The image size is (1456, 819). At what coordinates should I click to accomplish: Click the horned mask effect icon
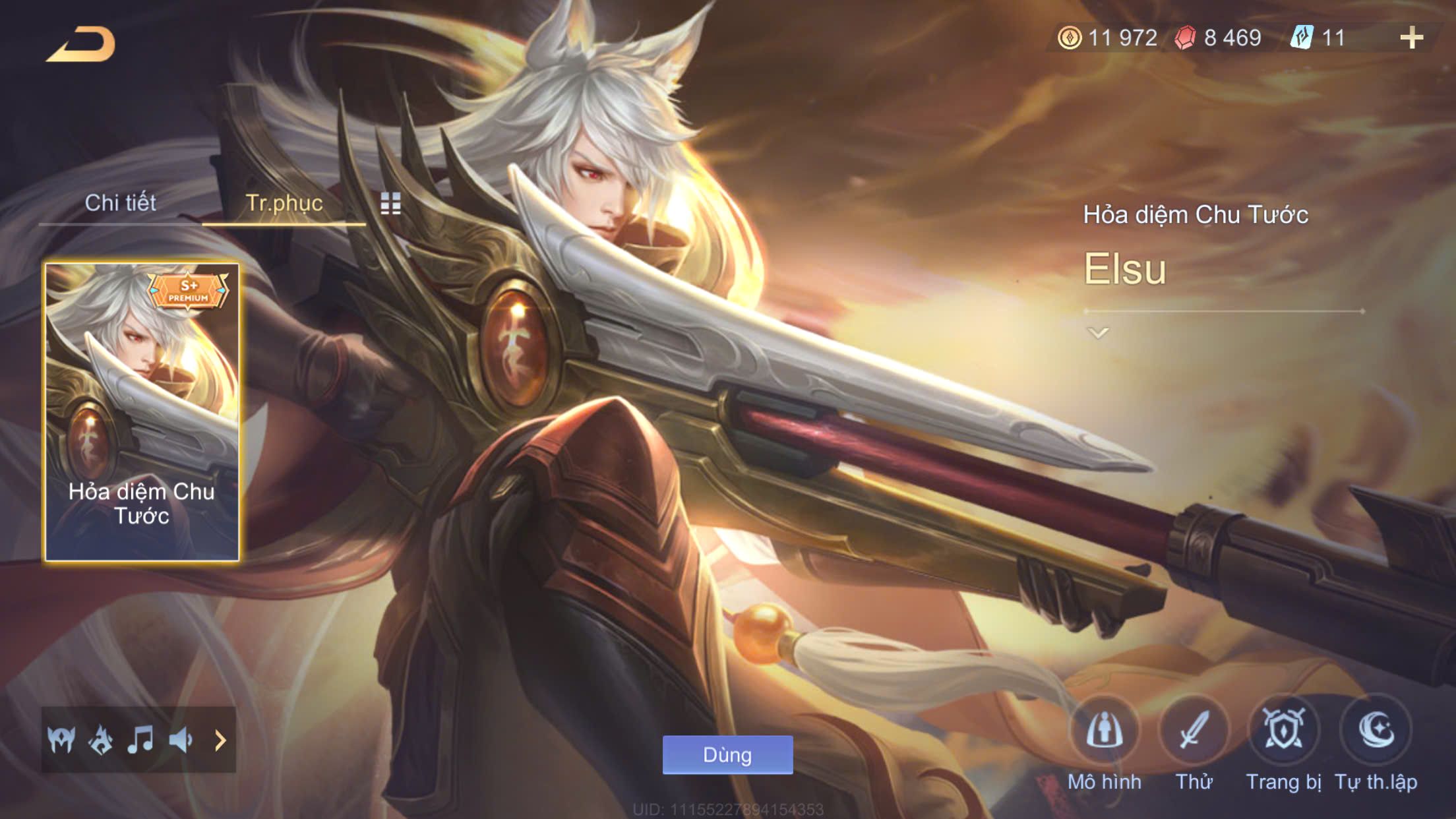61,740
